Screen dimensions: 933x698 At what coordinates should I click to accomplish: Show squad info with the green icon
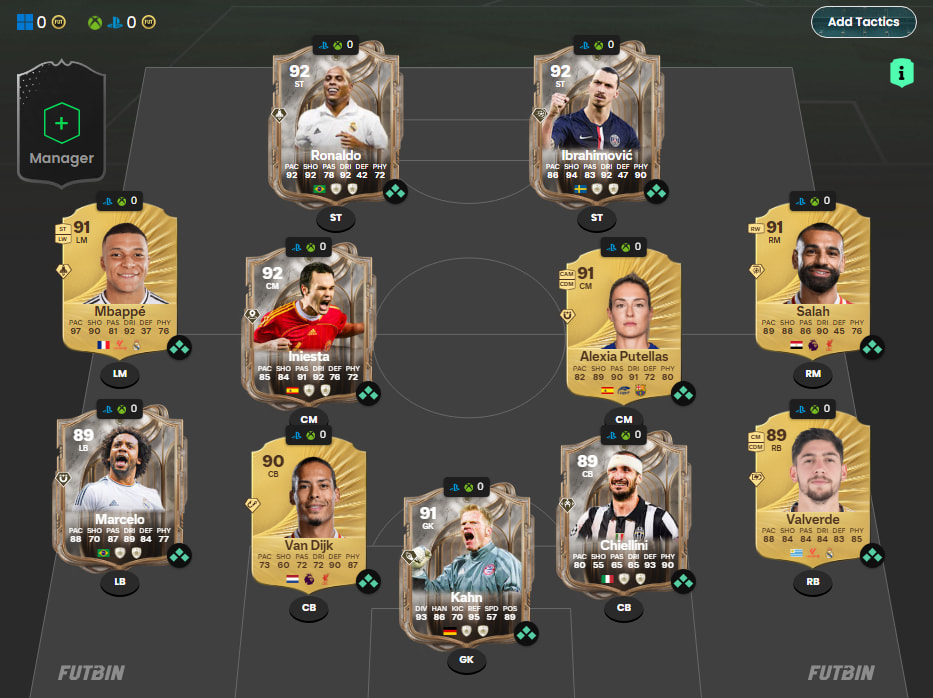[902, 72]
